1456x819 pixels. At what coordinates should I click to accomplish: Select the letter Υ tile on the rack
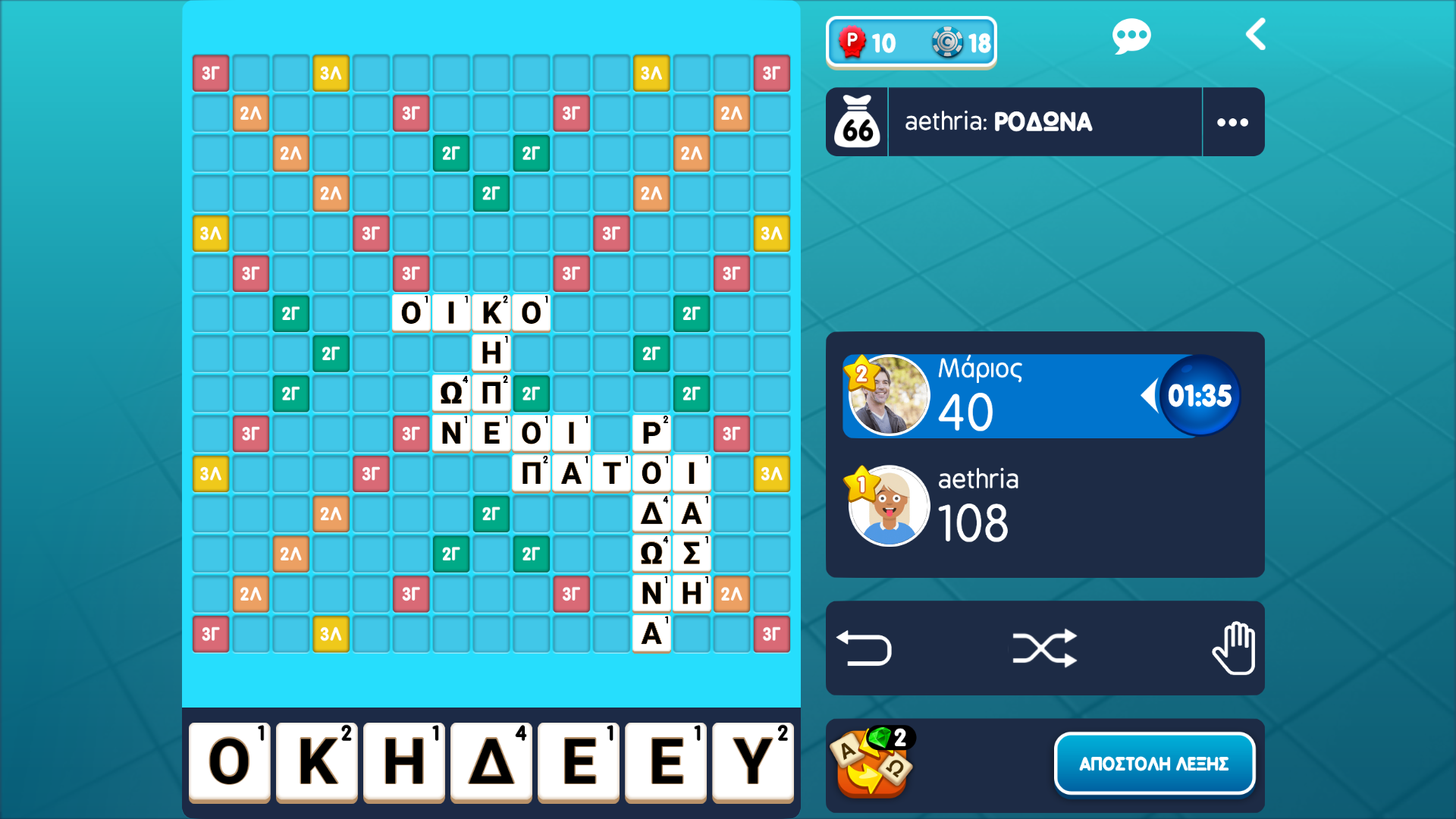click(x=752, y=762)
